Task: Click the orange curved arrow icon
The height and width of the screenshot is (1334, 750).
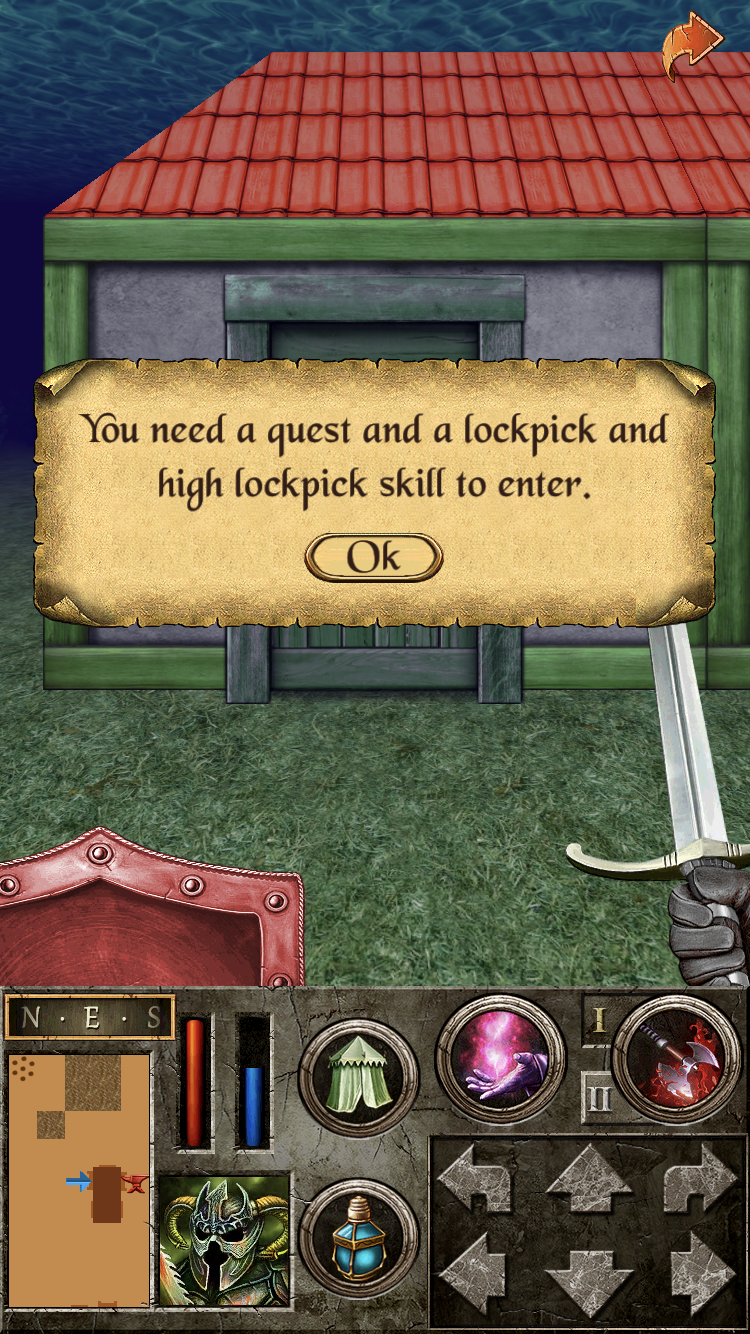Action: (x=692, y=44)
